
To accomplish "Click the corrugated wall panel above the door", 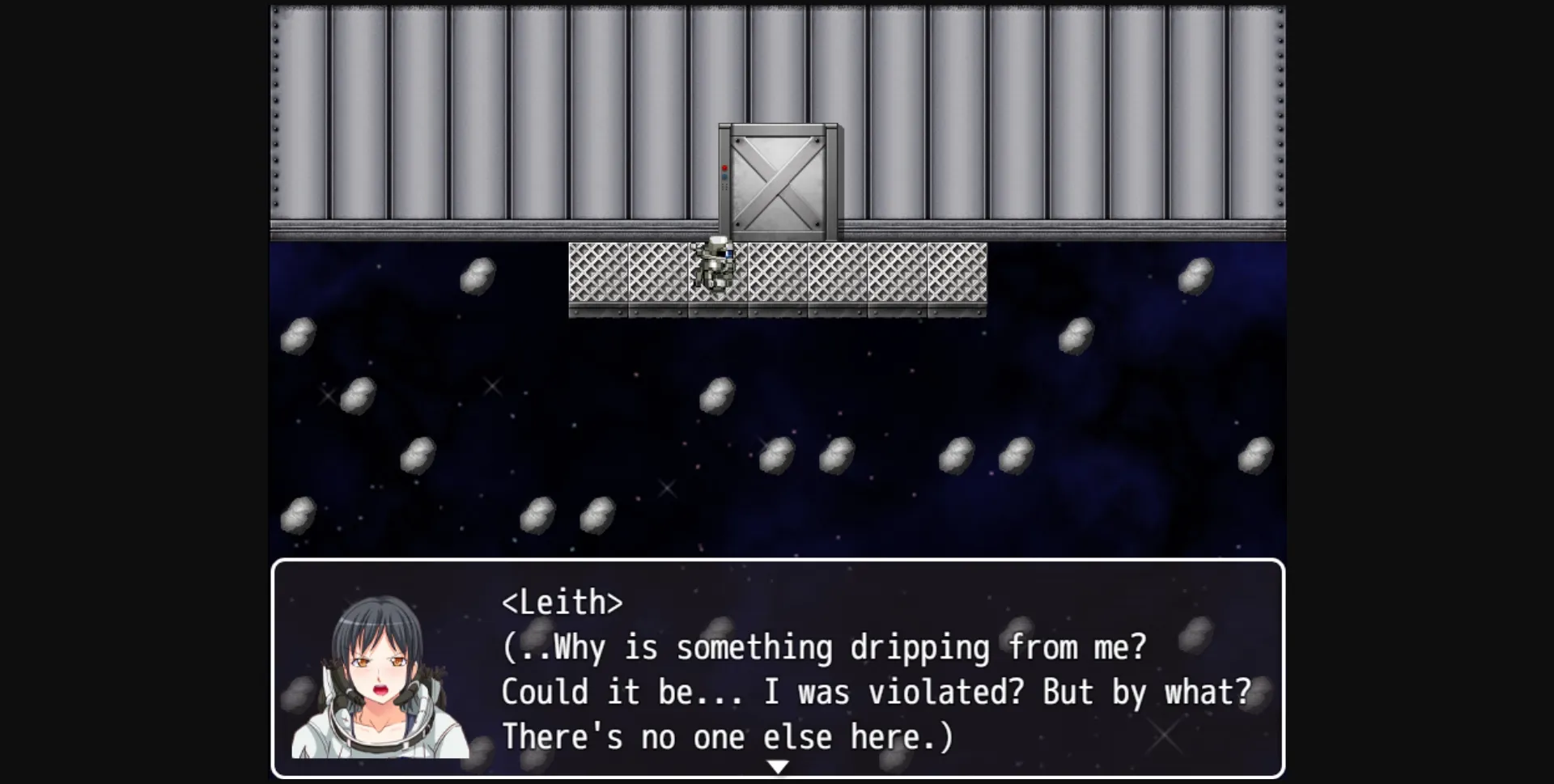I will [x=779, y=65].
